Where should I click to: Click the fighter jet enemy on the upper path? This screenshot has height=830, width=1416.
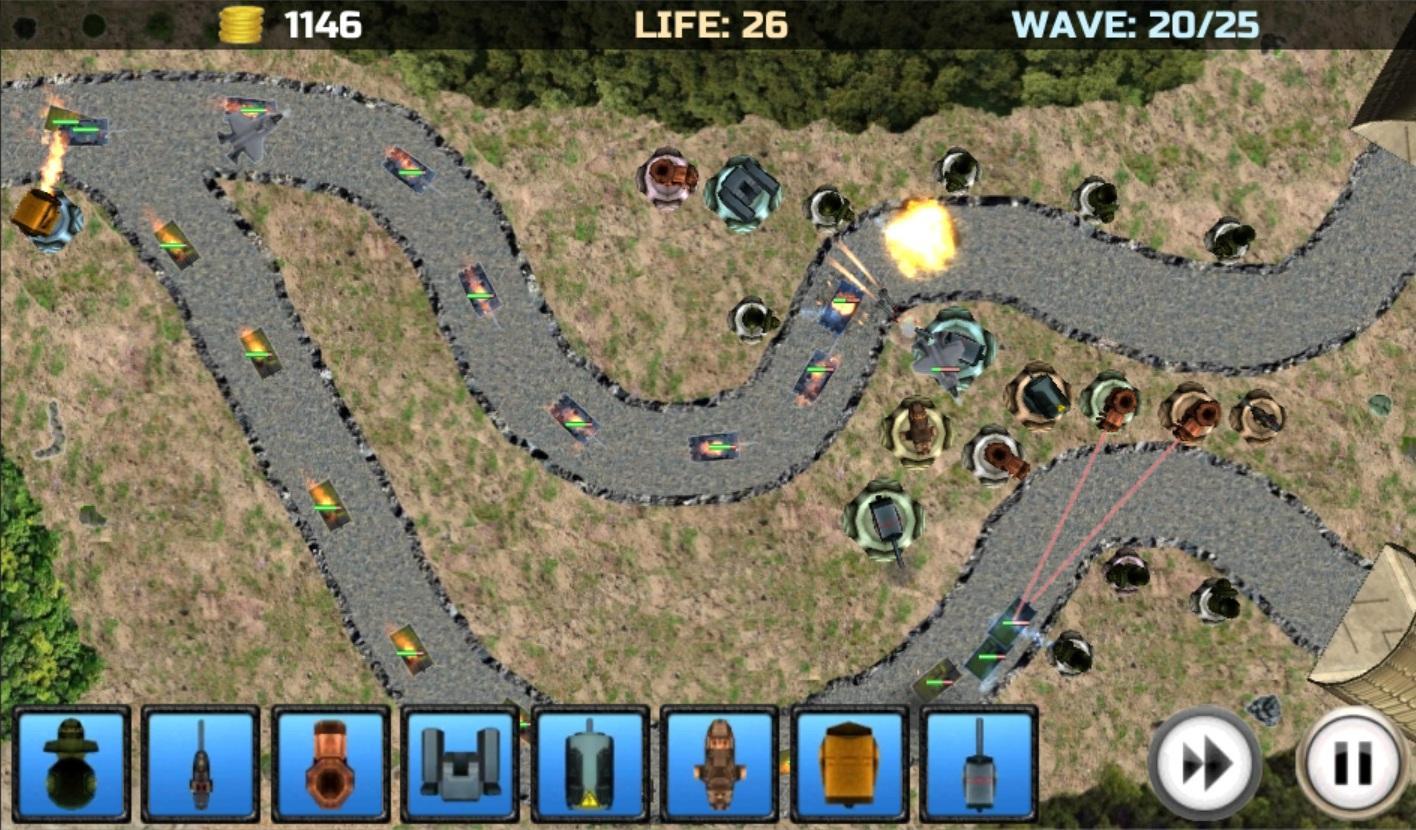click(247, 131)
